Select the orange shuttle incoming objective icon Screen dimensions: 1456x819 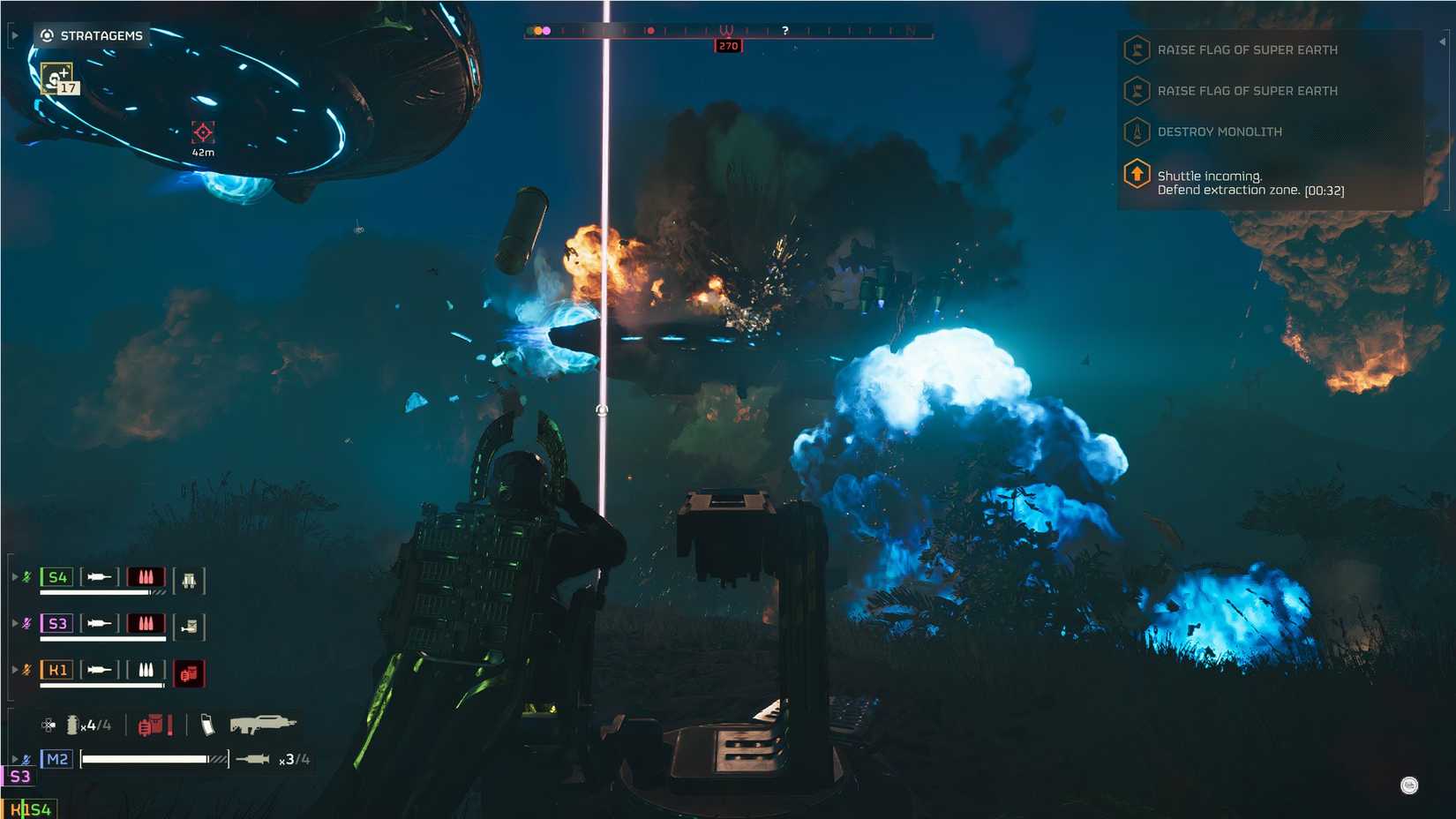(x=1136, y=176)
